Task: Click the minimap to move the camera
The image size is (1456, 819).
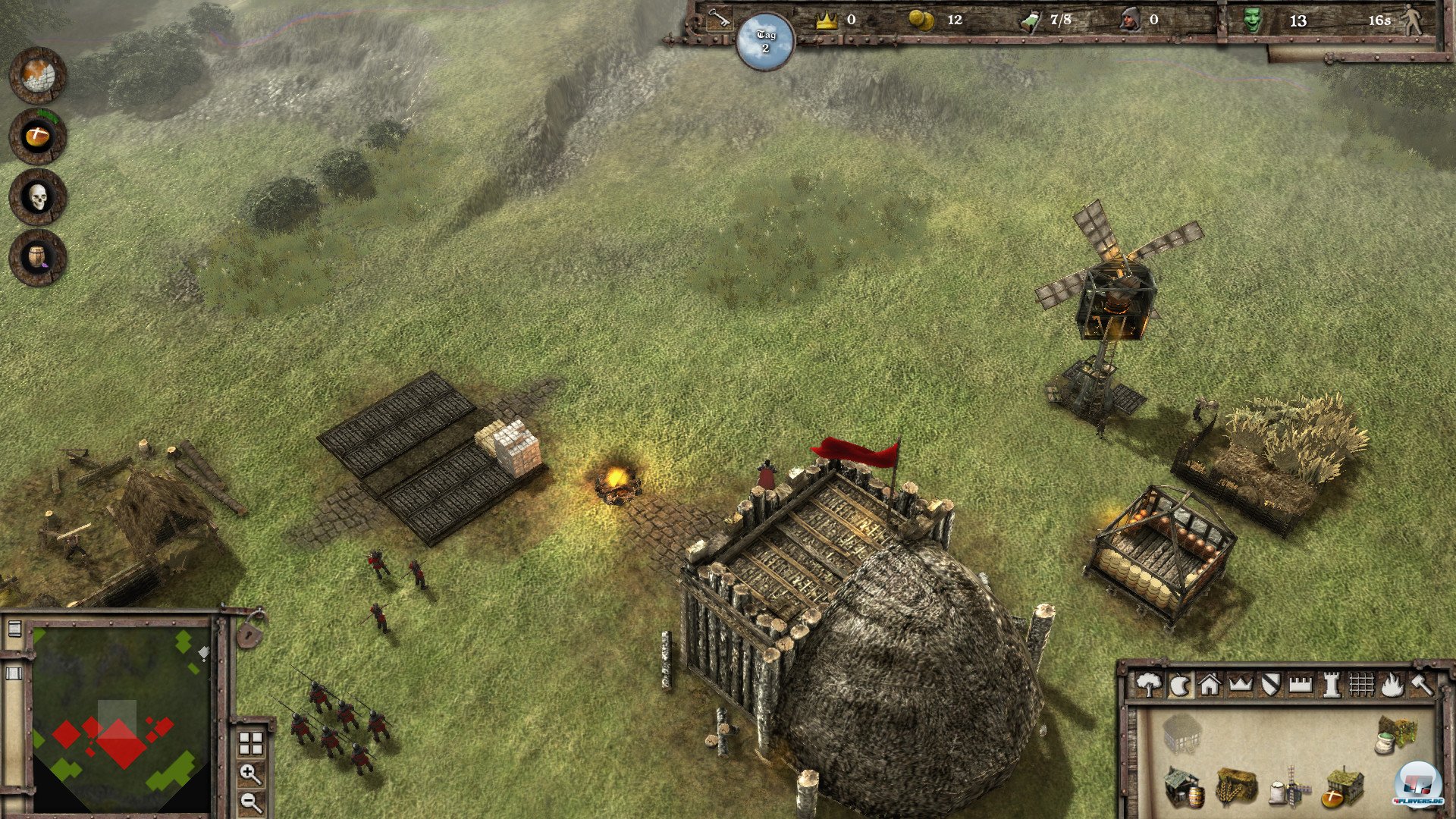Action: [121, 713]
